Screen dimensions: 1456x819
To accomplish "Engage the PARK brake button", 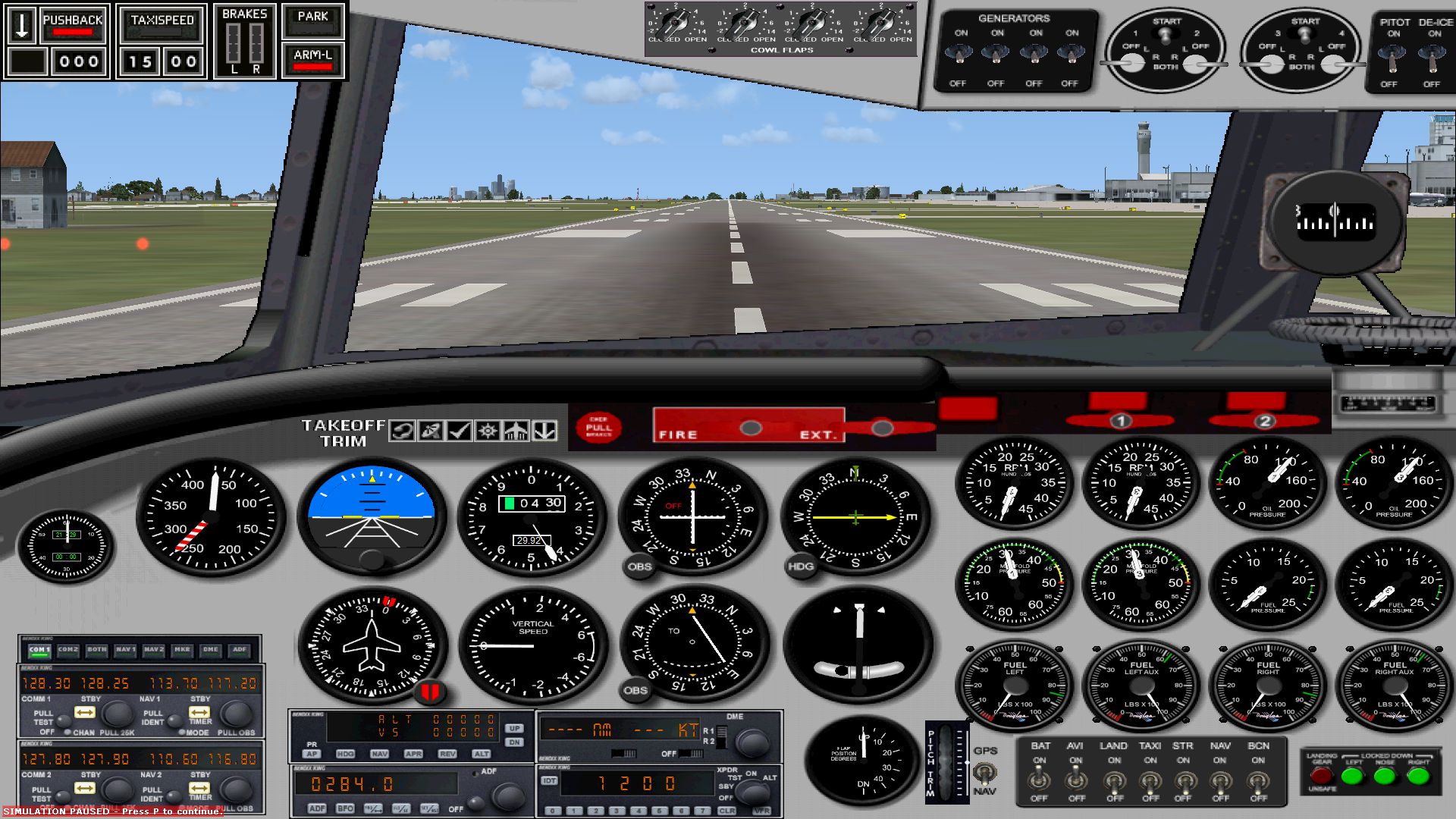I will point(312,20).
